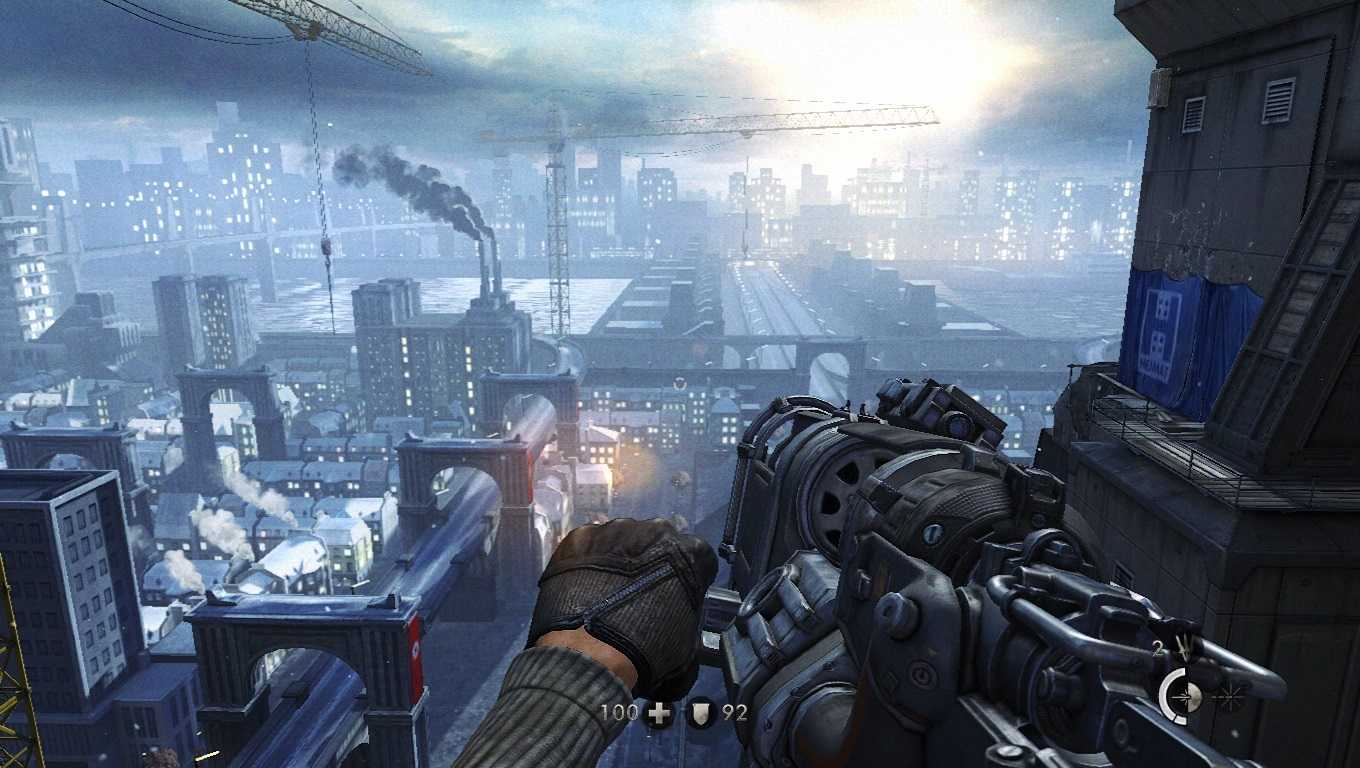Click the compass star marker near the reticle
Image resolution: width=1360 pixels, height=768 pixels.
coord(1229,695)
